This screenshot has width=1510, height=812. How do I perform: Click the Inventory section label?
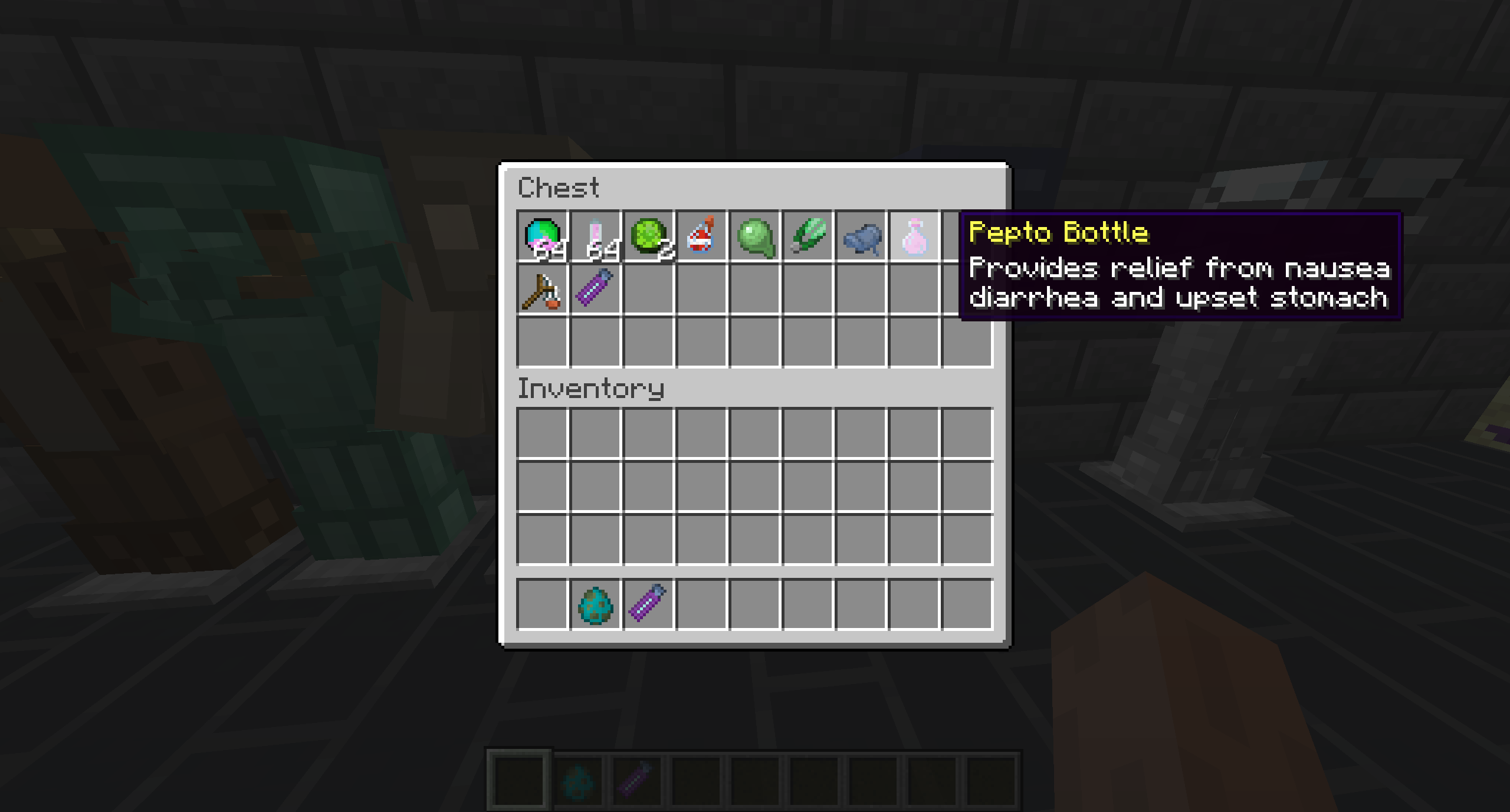(590, 388)
